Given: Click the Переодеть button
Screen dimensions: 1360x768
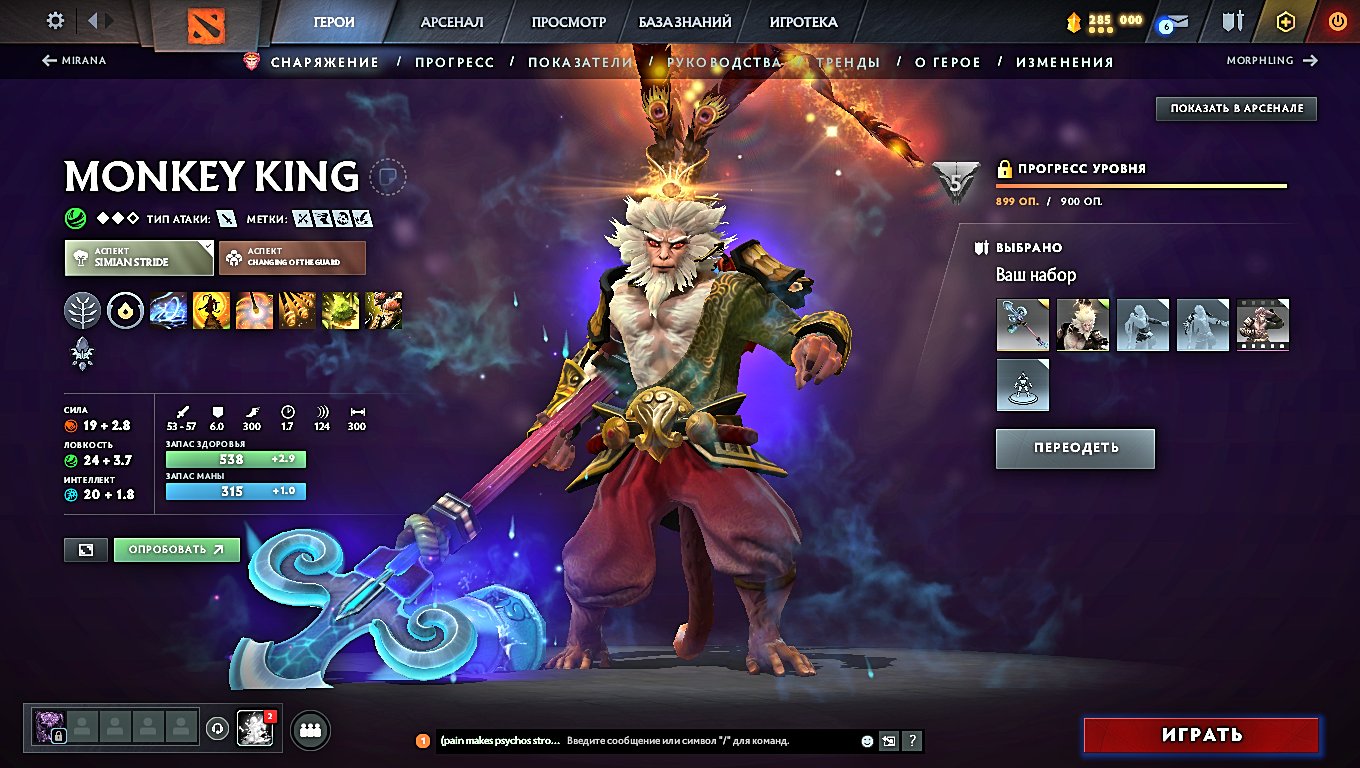Looking at the screenshot, I should point(1075,448).
